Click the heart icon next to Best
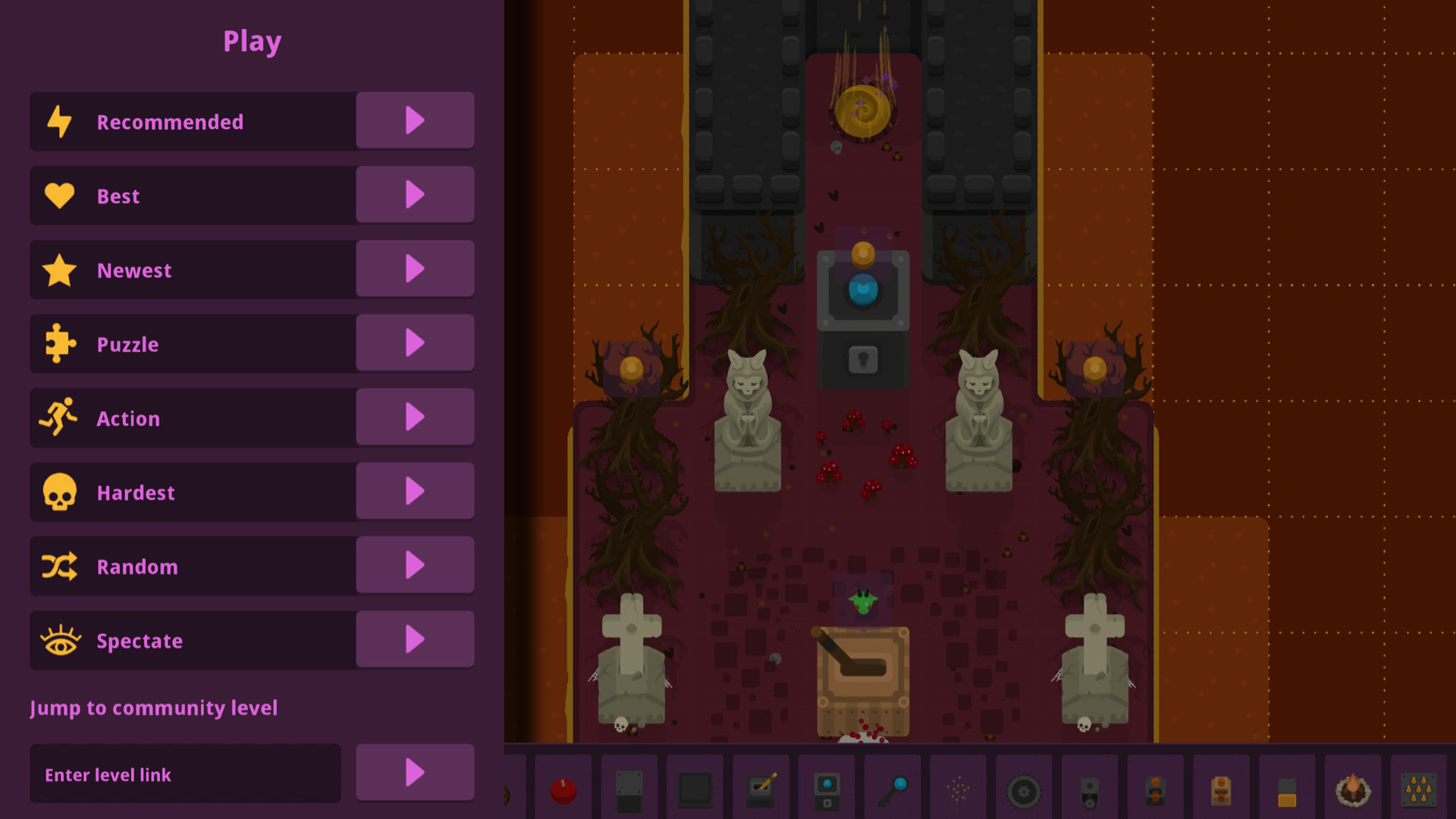 click(61, 194)
